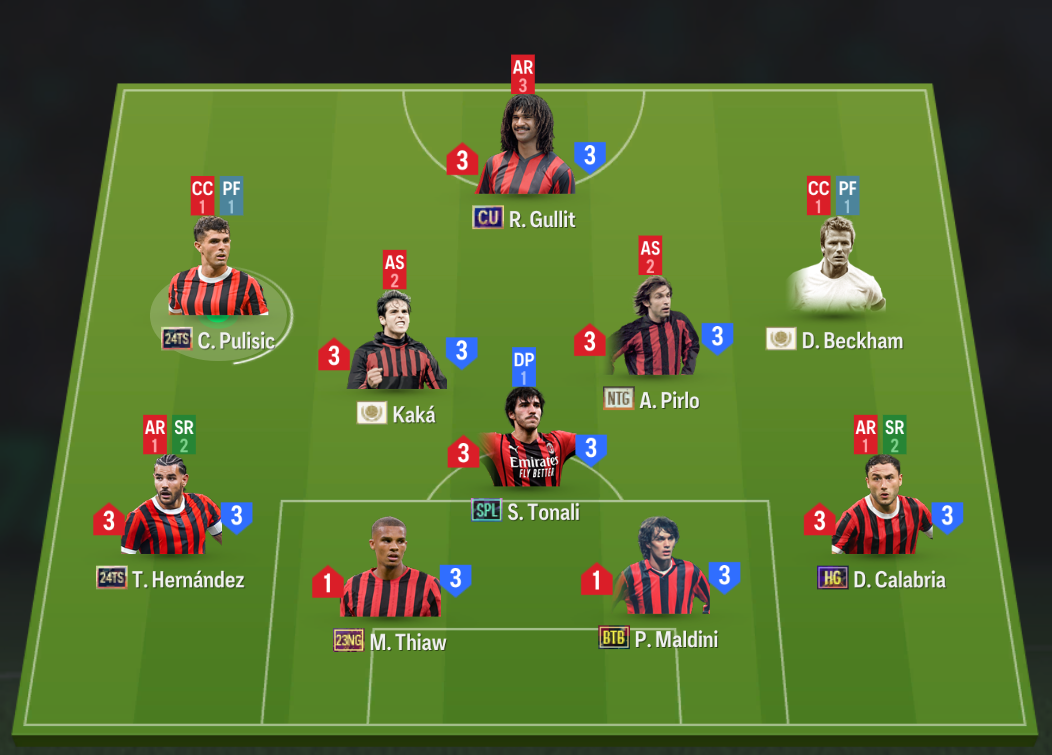Pick Kaká in midfield

pos(397,345)
